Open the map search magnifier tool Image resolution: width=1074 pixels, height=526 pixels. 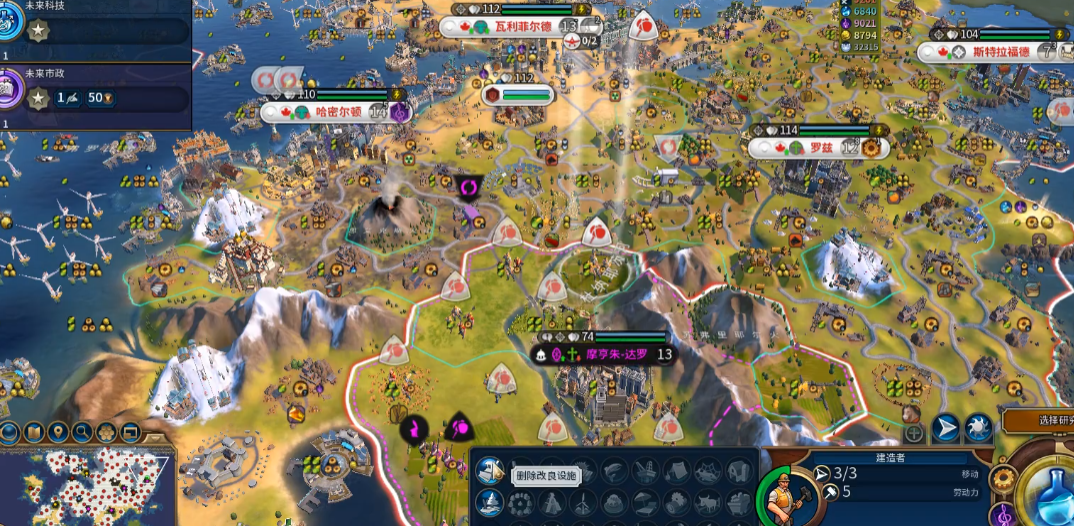tap(83, 433)
